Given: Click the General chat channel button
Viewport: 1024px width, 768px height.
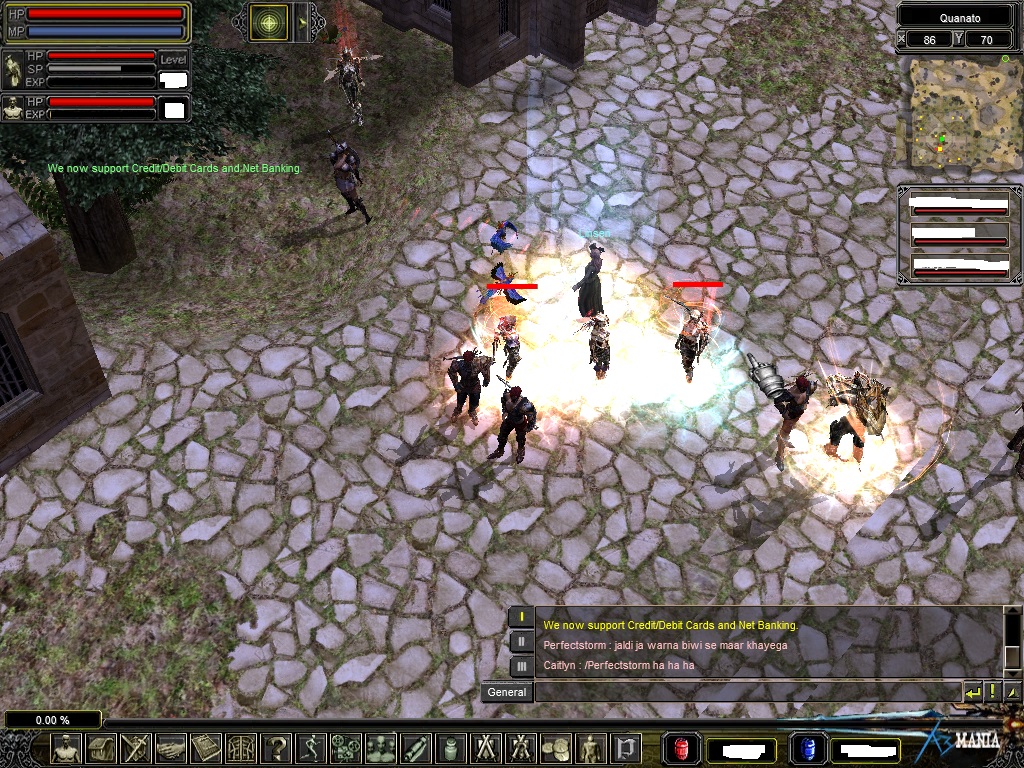Looking at the screenshot, I should click(x=507, y=692).
